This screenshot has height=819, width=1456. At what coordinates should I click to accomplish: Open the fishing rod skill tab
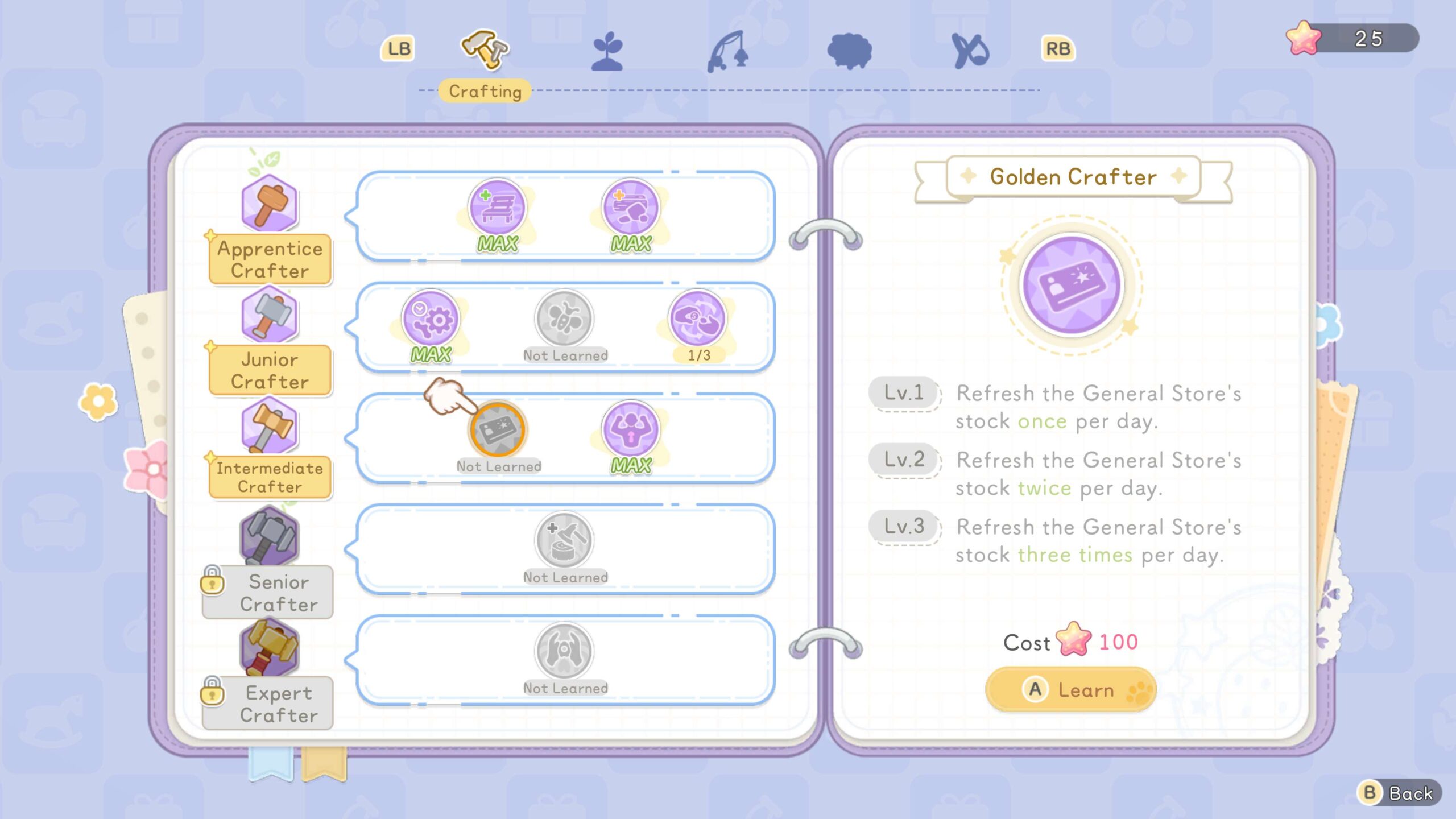tap(728, 51)
